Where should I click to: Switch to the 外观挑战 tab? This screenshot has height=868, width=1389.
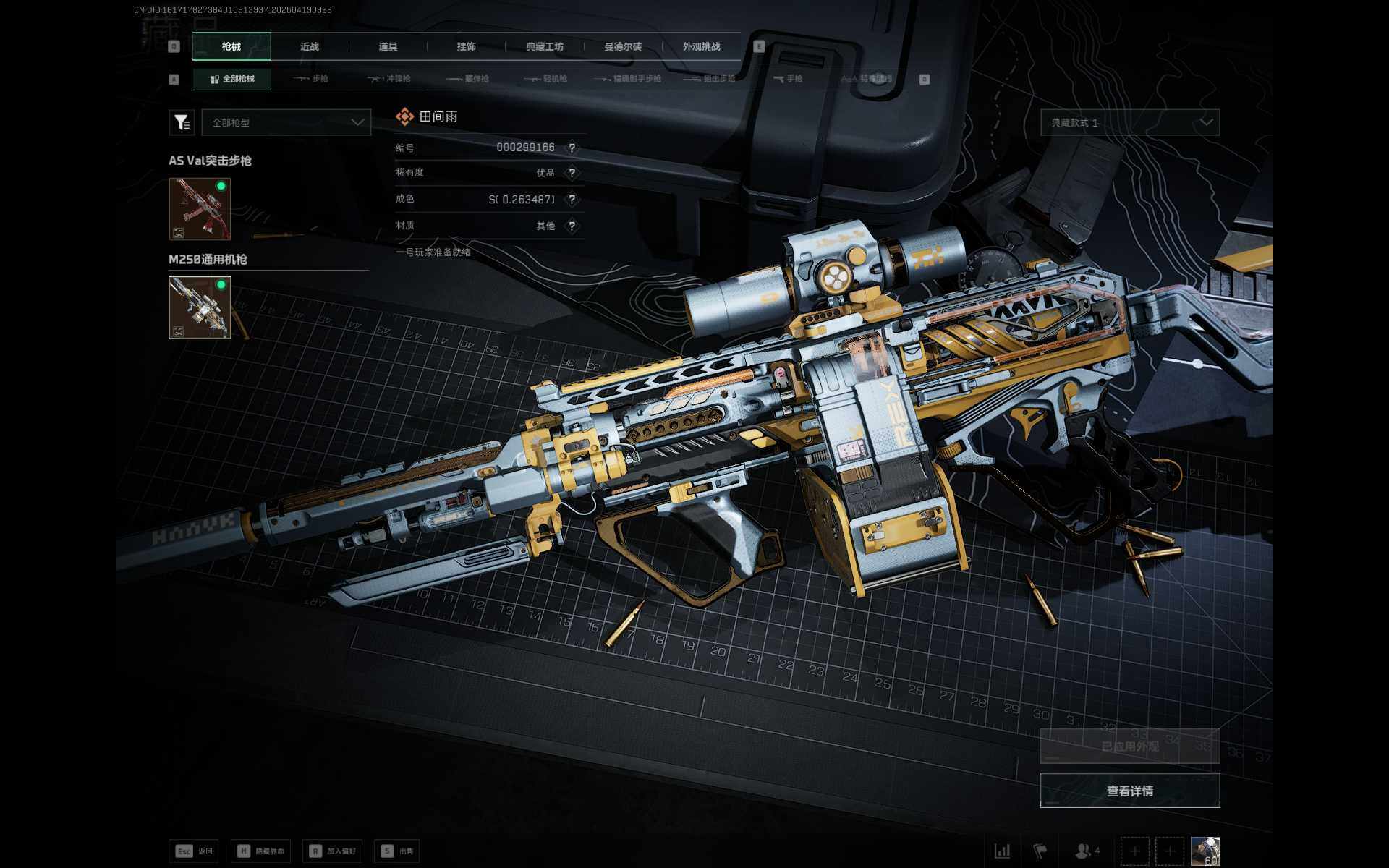[x=701, y=47]
